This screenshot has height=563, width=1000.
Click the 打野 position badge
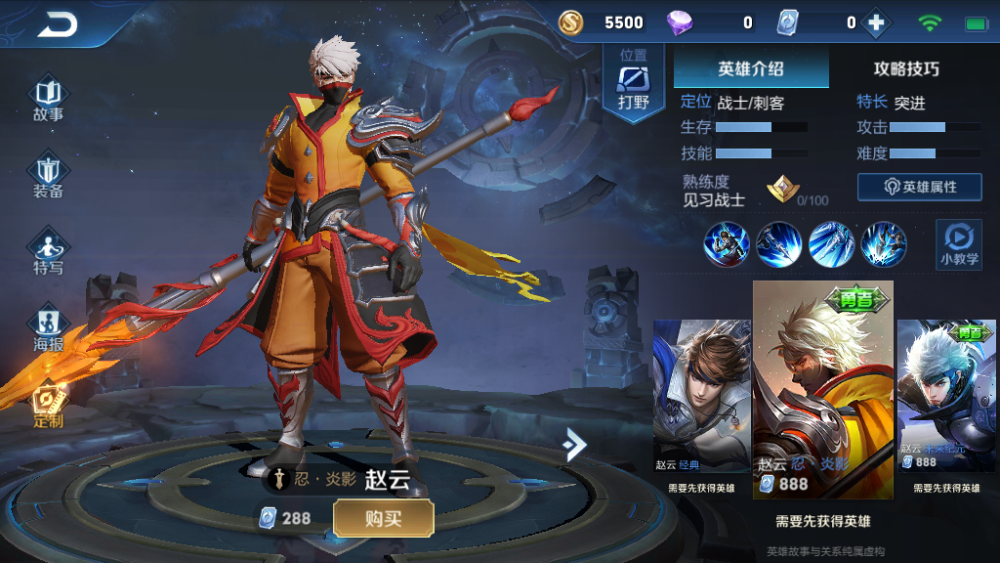(x=633, y=86)
